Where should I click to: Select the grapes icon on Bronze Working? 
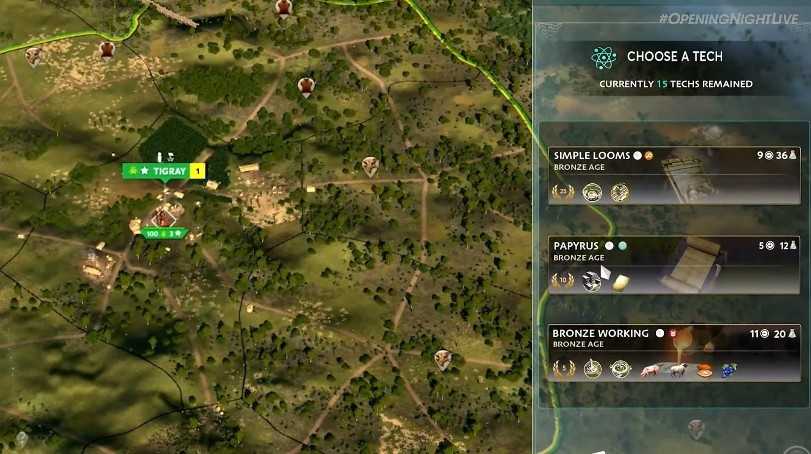pyautogui.click(x=729, y=370)
